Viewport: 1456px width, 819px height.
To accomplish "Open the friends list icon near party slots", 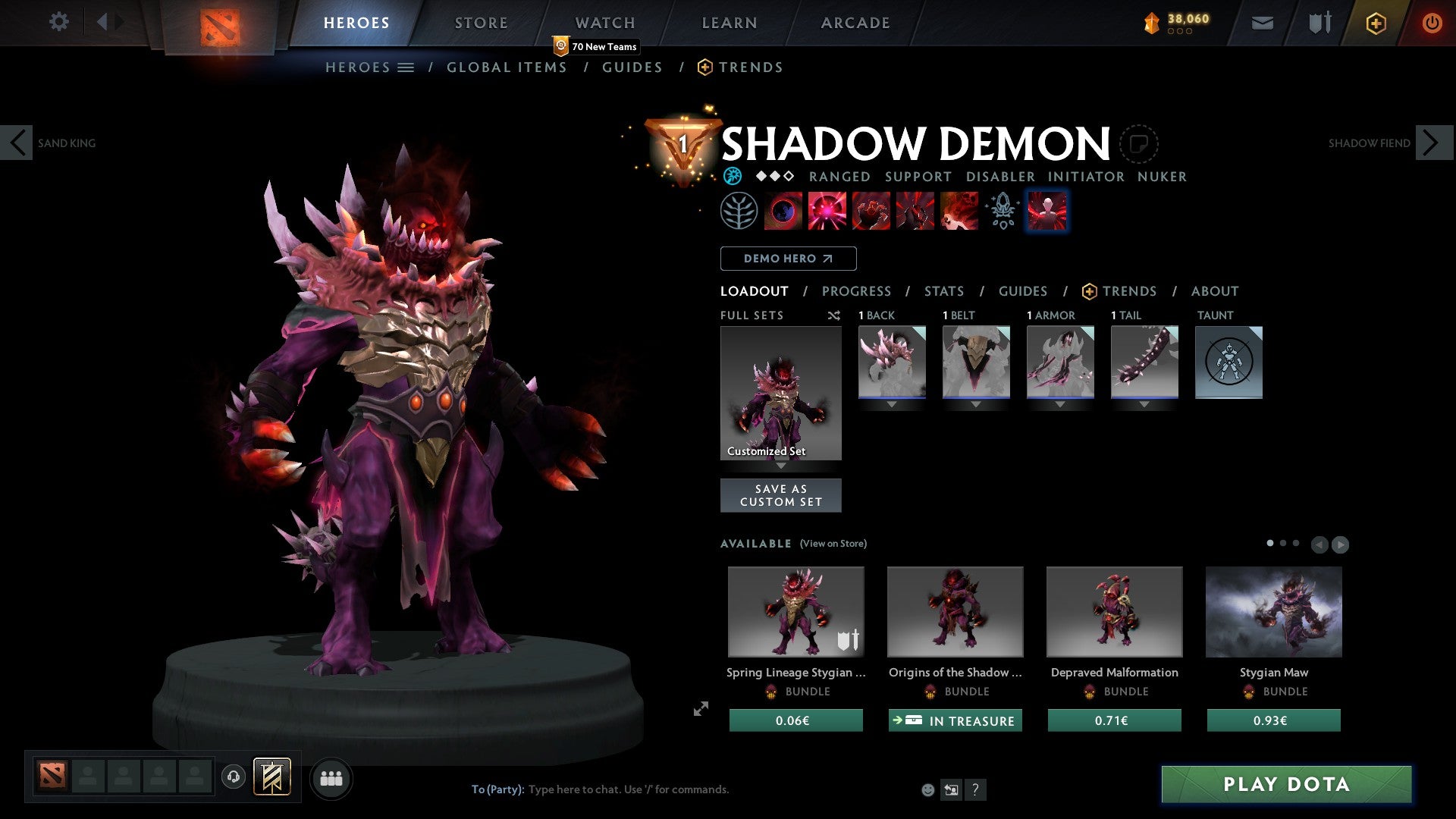I will tap(331, 777).
